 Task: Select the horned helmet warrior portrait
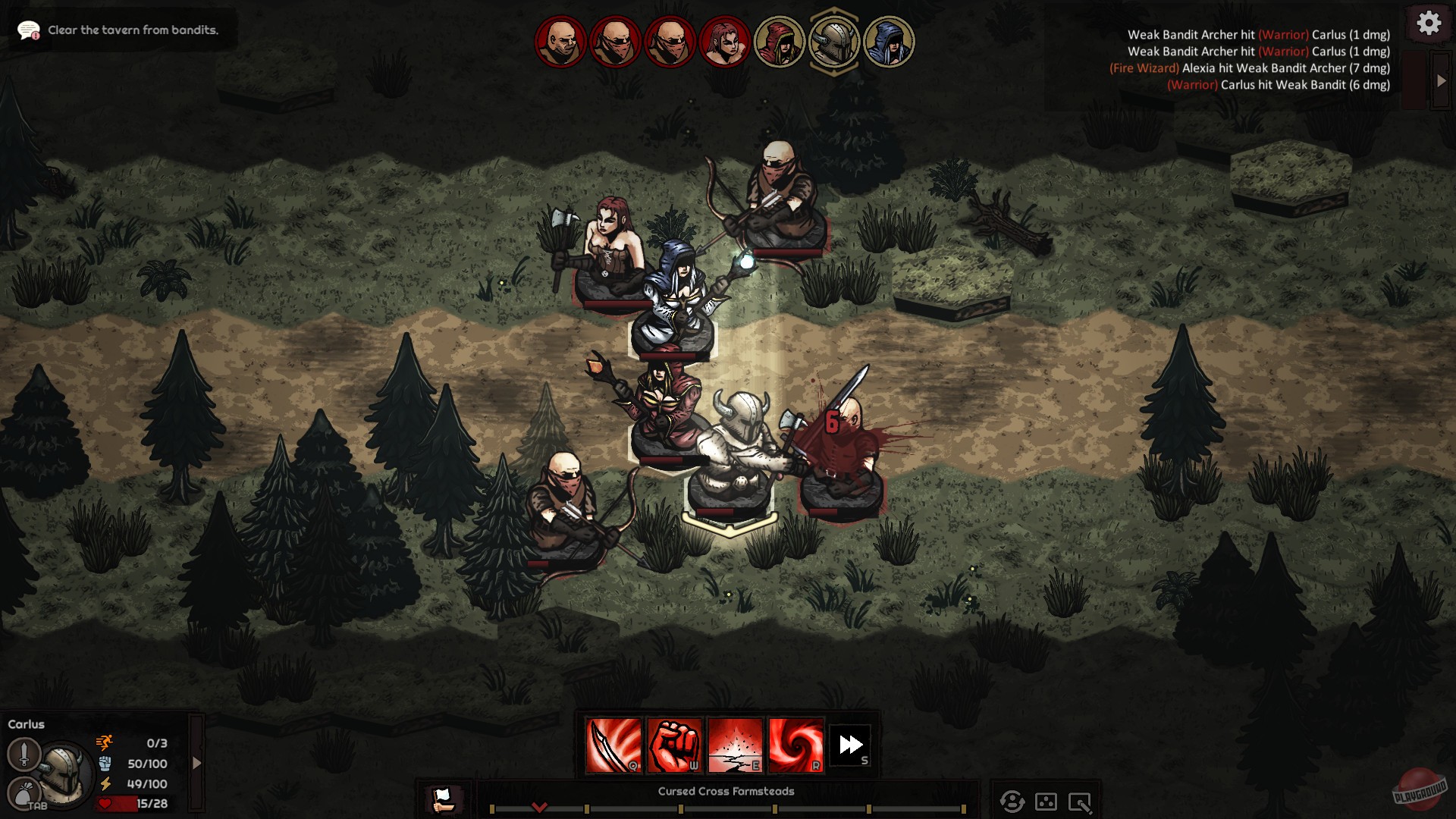(833, 42)
